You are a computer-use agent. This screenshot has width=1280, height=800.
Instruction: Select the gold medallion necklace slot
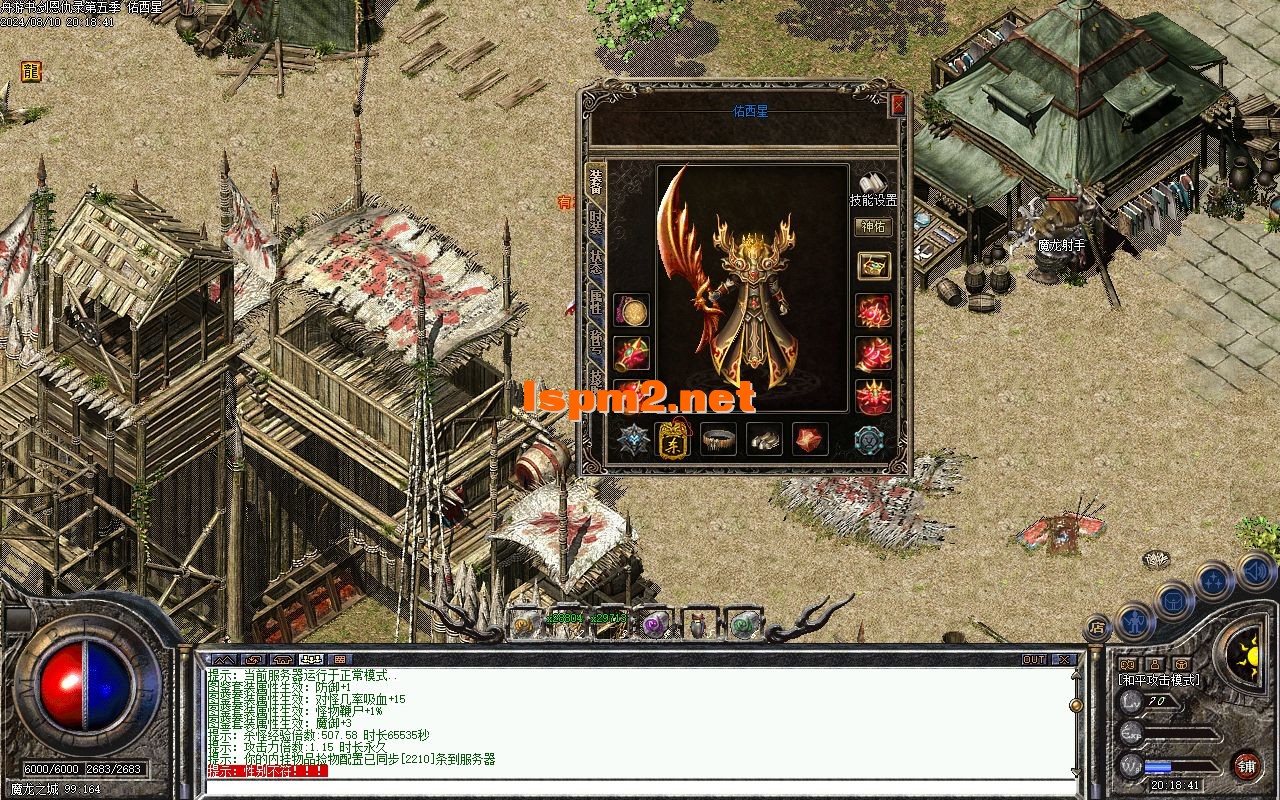(631, 311)
